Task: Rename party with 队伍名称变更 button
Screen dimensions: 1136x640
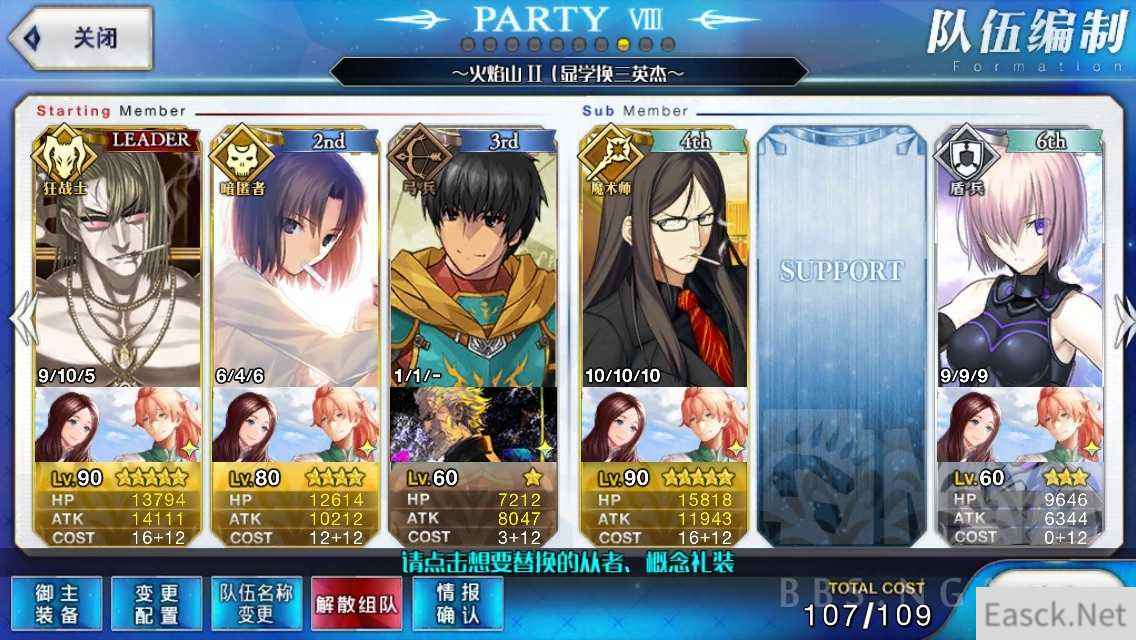Action: pyautogui.click(x=256, y=603)
